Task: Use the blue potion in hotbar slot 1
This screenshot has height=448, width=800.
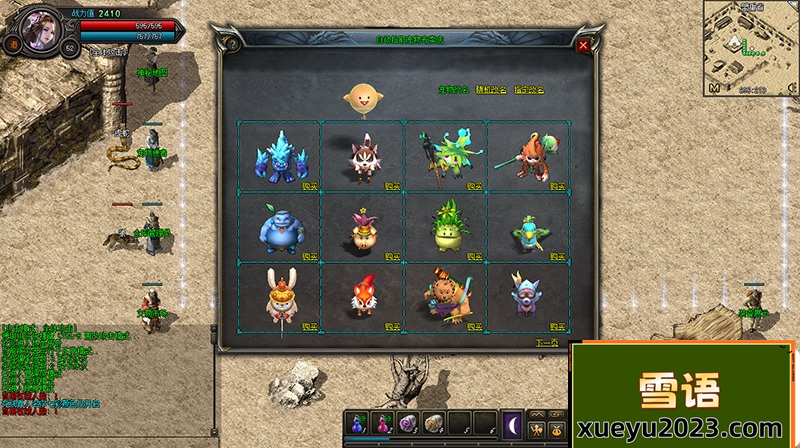Action: point(360,421)
